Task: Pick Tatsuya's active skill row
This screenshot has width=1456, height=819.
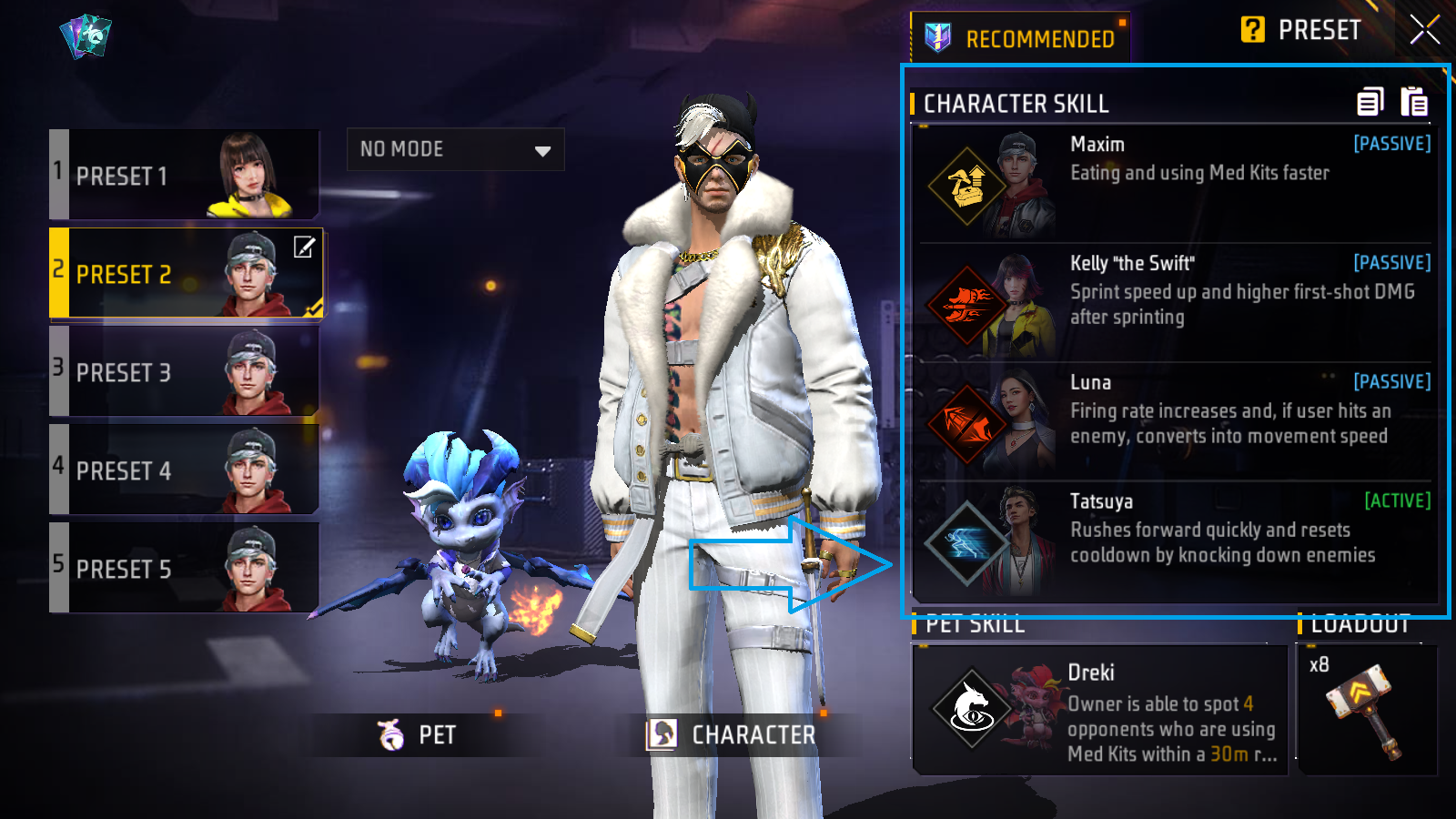Action: (x=1175, y=541)
